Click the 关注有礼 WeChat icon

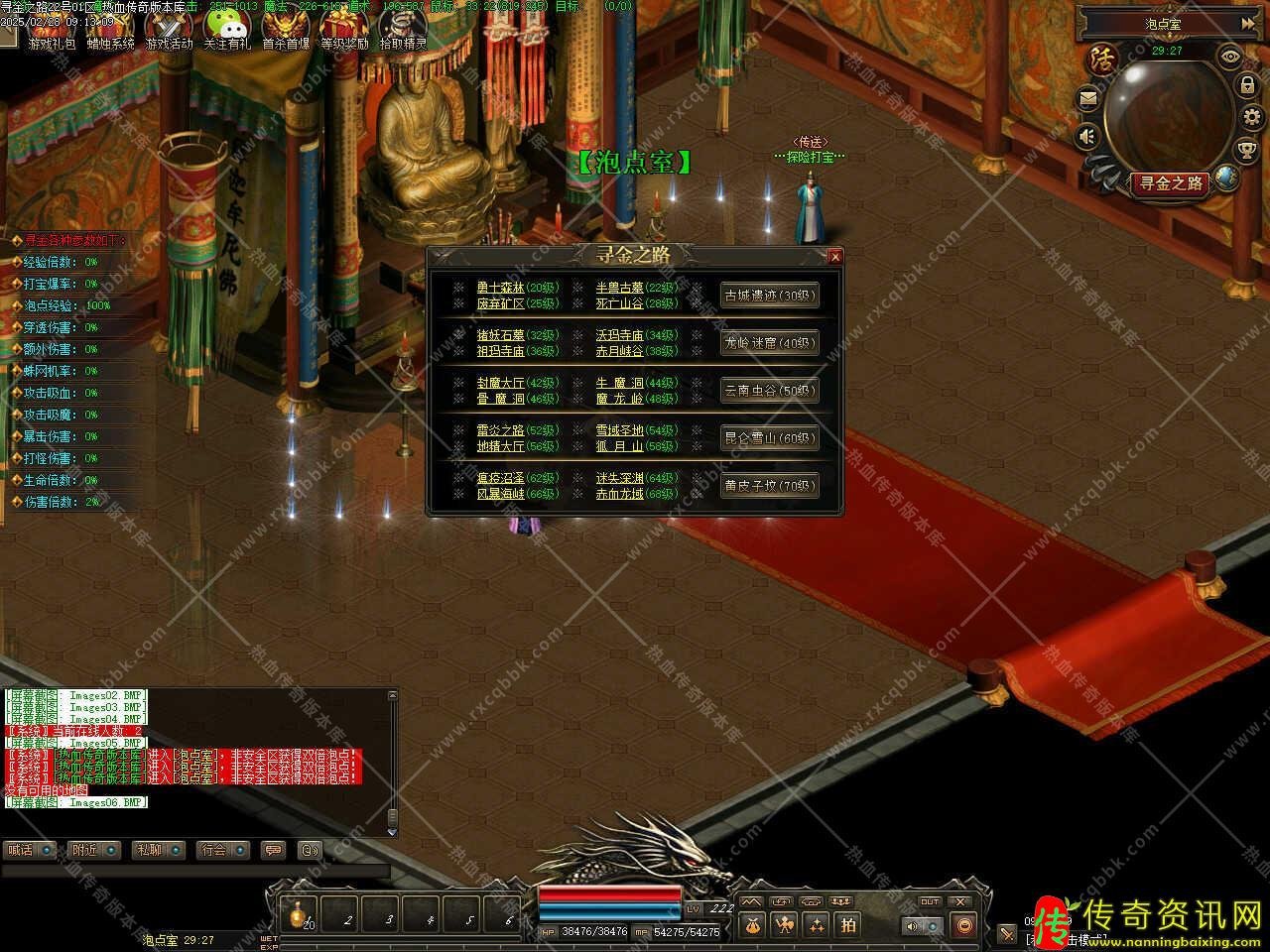[227, 30]
